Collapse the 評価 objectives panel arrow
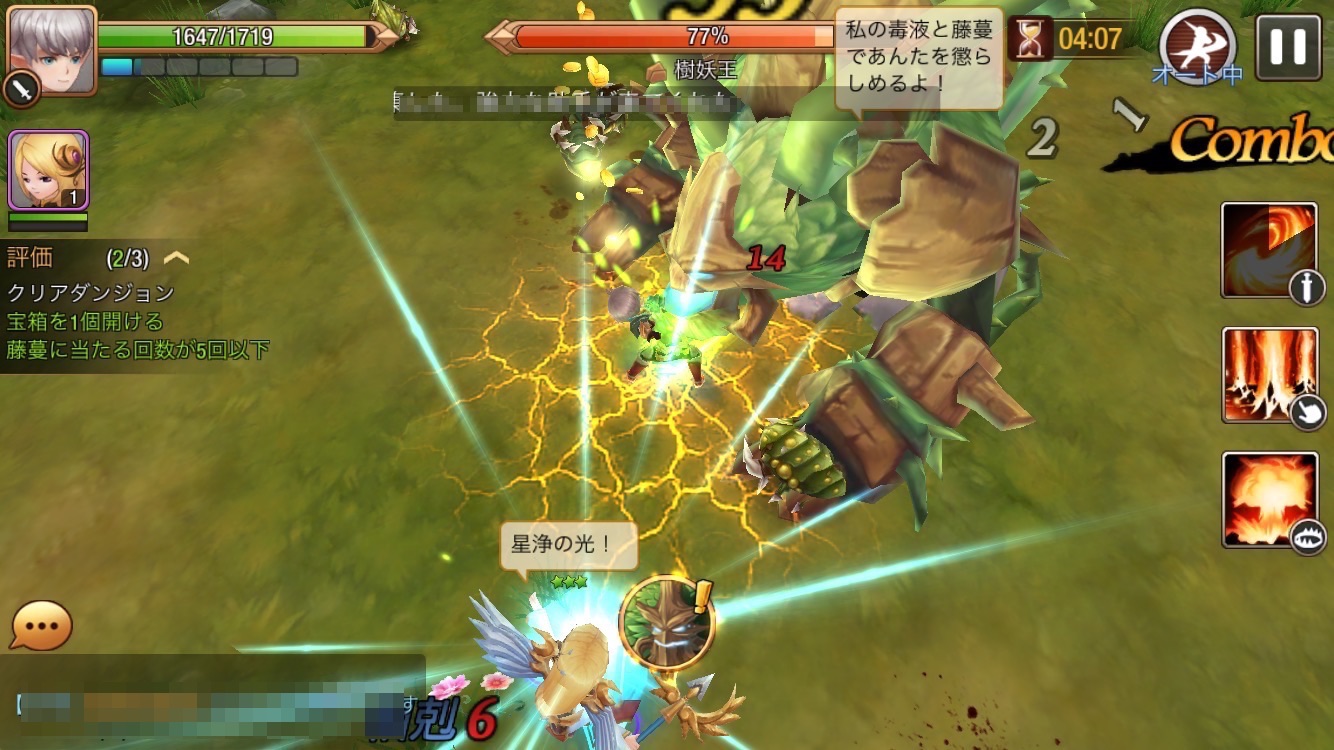1334x750 pixels. (x=177, y=258)
